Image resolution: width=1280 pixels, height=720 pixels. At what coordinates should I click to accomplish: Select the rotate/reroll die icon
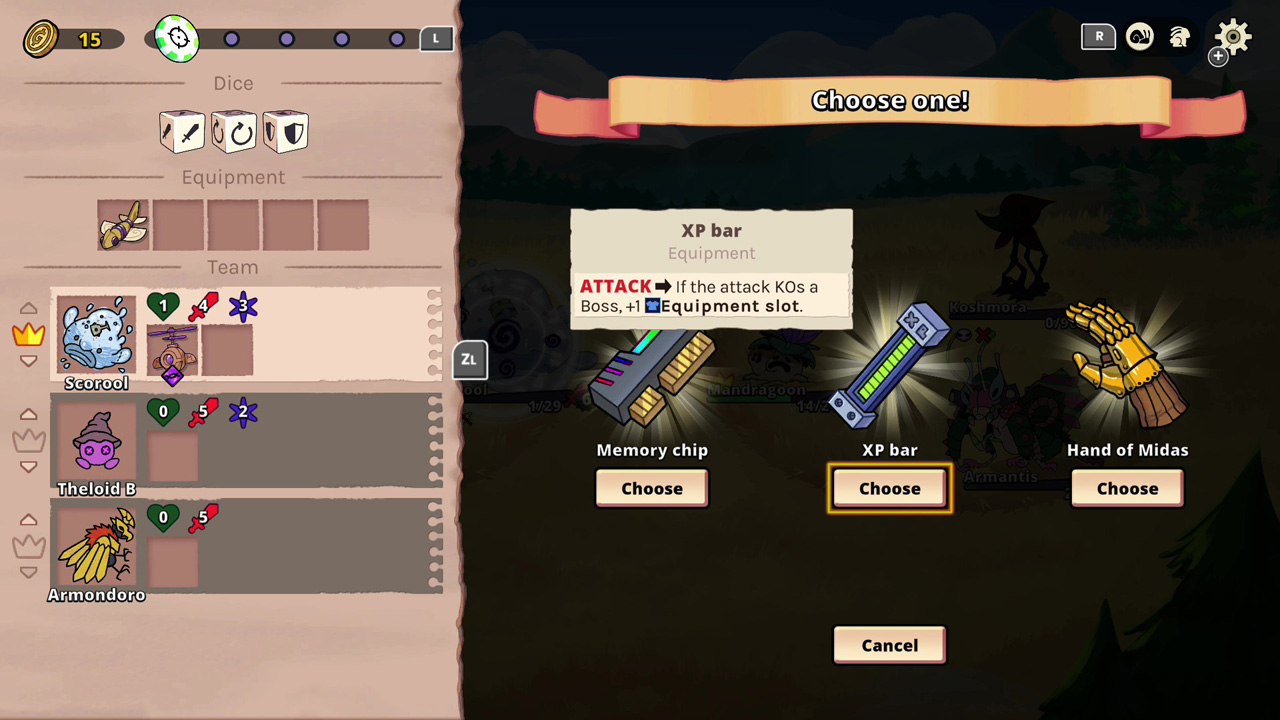[233, 131]
